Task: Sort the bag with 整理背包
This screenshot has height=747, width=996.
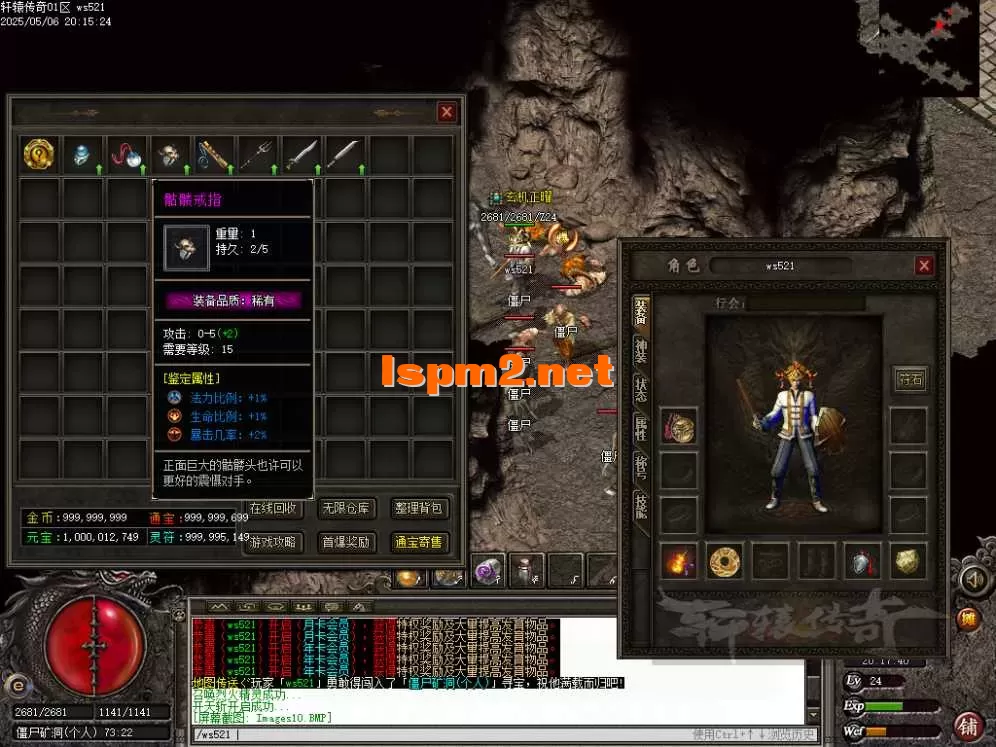Action: click(418, 508)
